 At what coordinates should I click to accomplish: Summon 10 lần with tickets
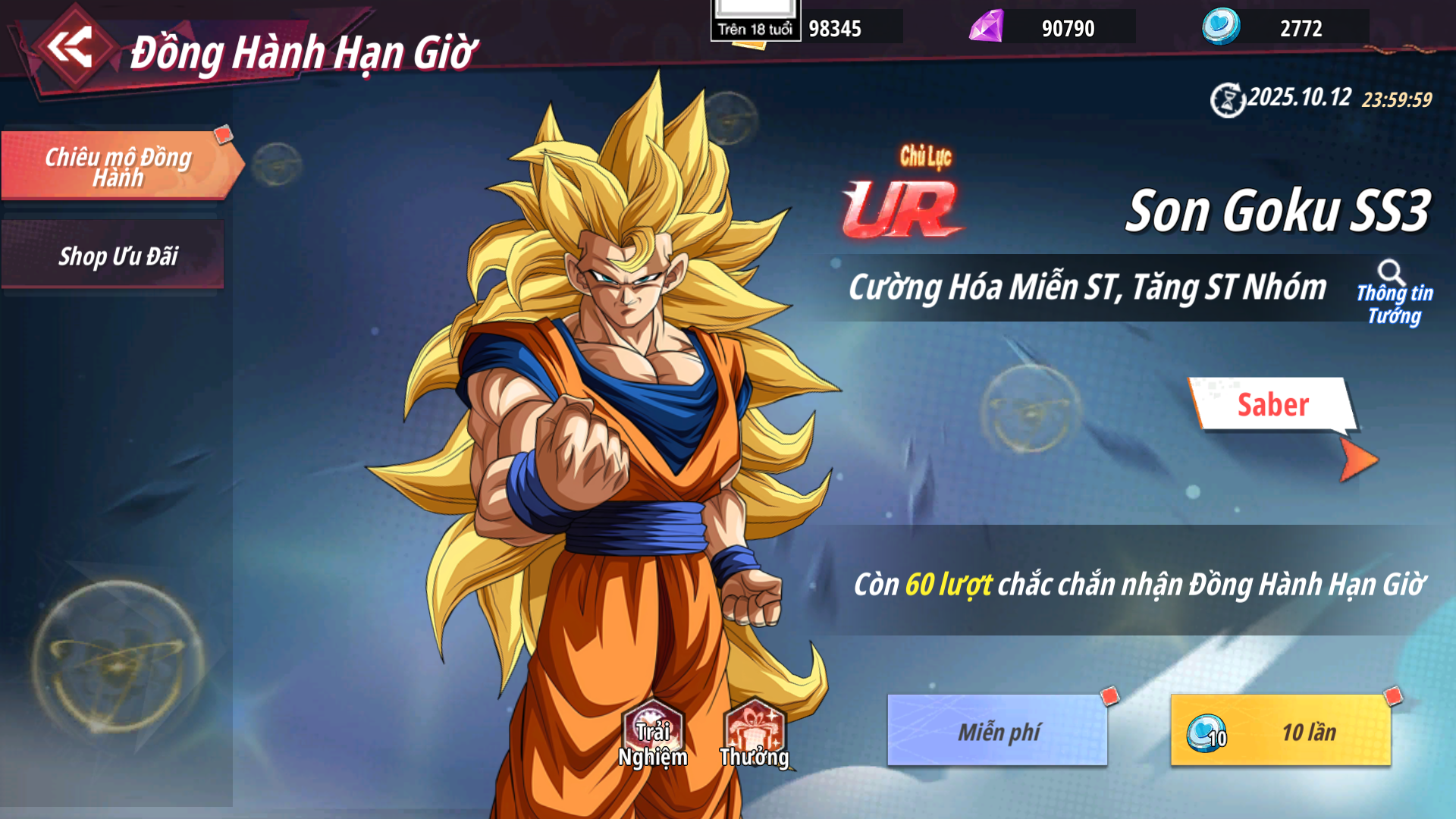click(x=1281, y=731)
